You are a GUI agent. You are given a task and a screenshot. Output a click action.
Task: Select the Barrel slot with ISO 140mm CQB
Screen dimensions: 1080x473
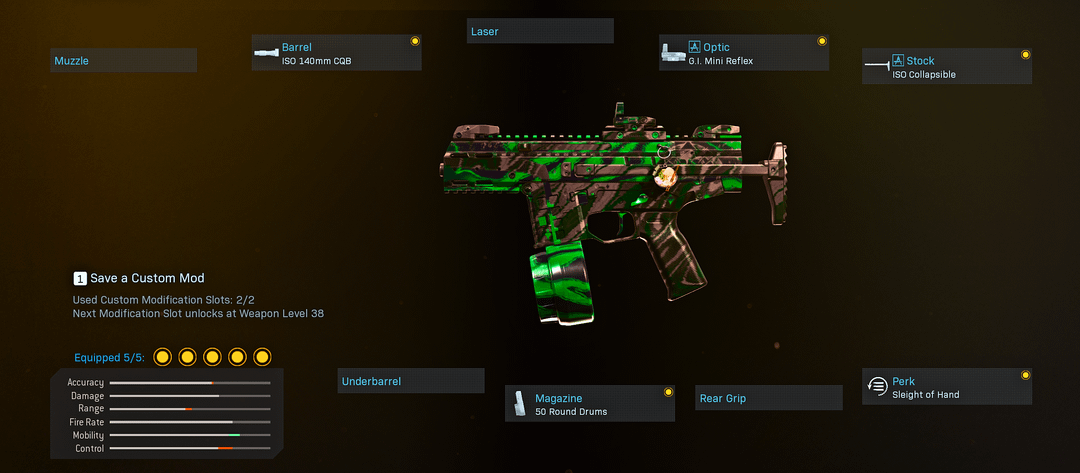[x=336, y=53]
